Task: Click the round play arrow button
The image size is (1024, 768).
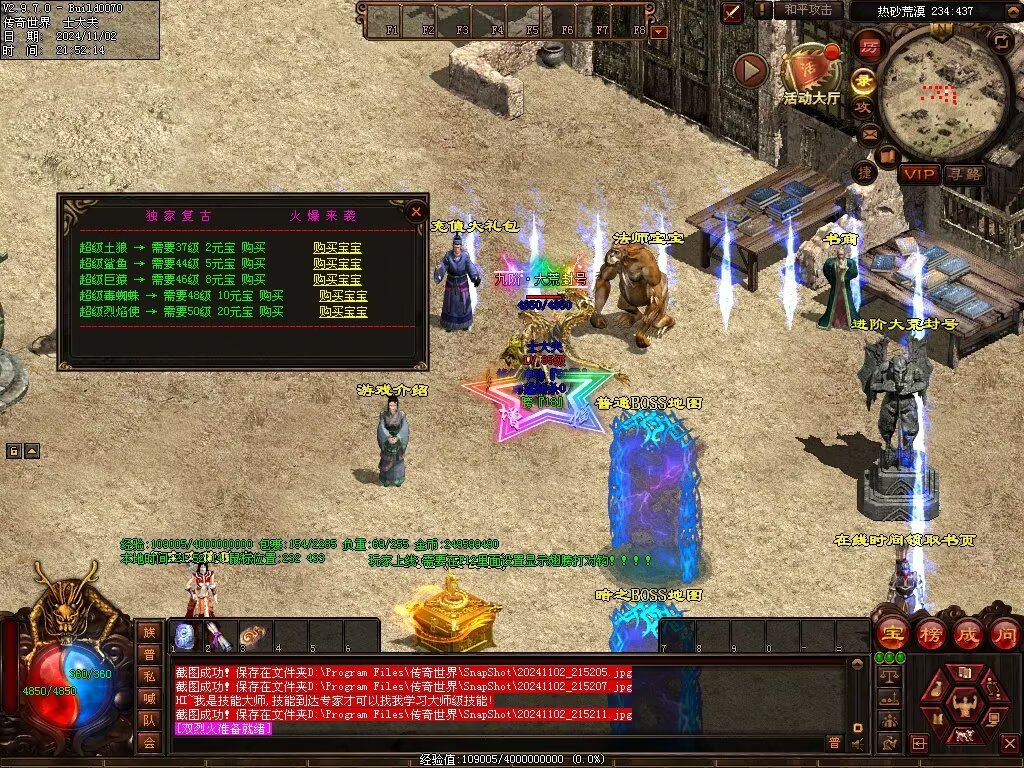Action: [750, 70]
